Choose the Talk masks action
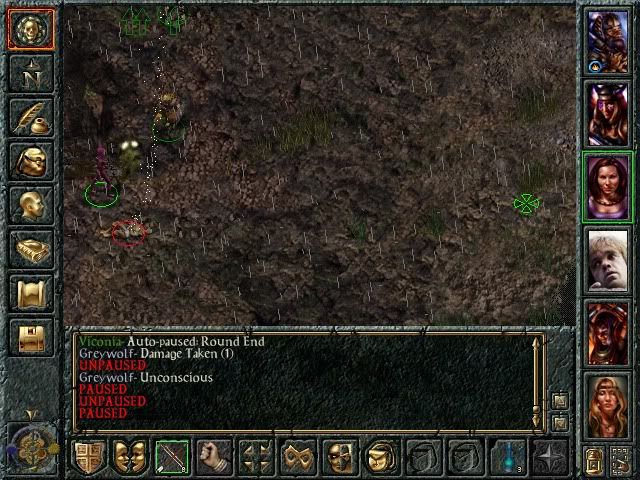640x480 pixels. pos(131,456)
